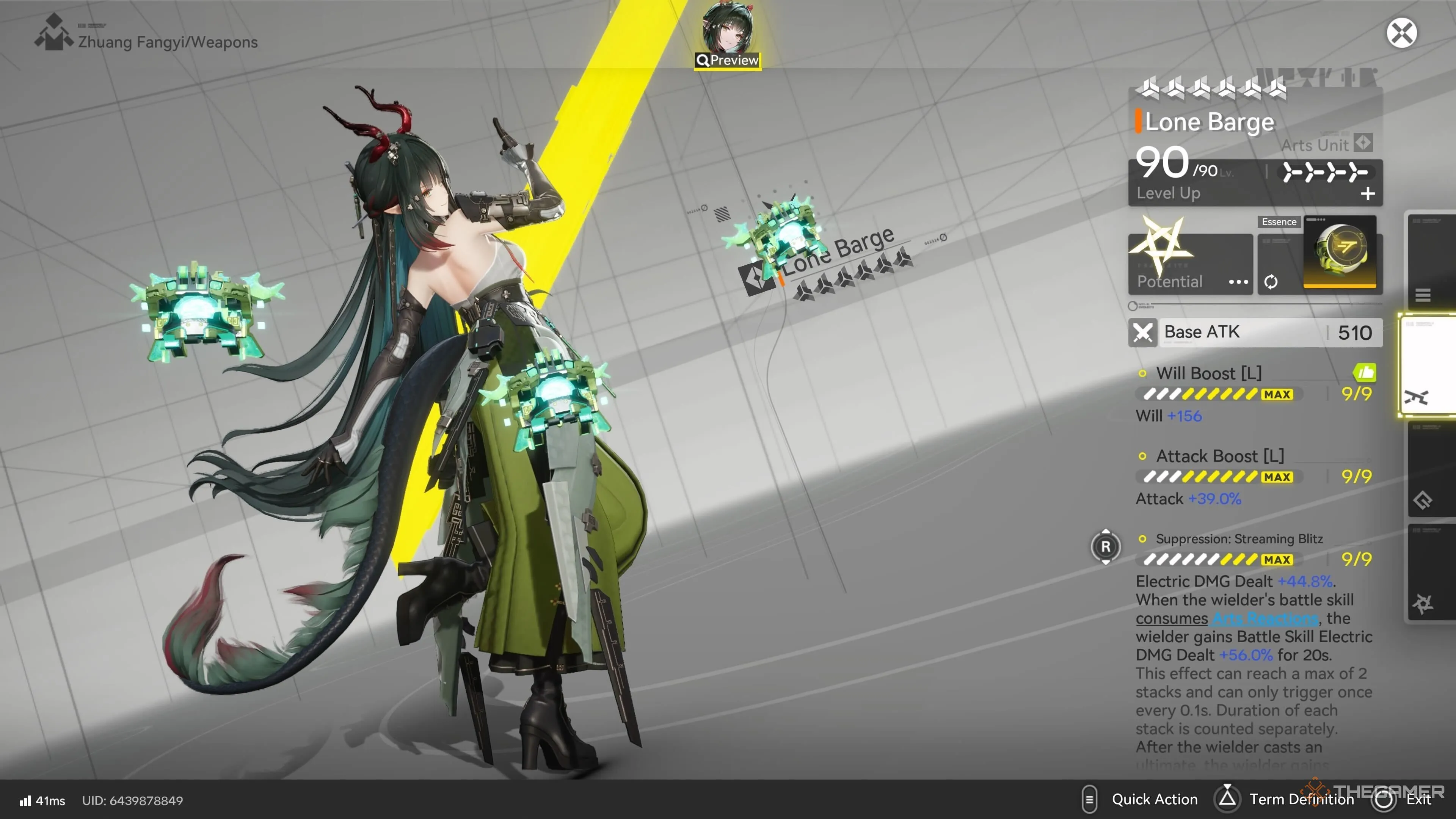Click the plus icon beside weapon level
This screenshot has height=819, width=1456.
[1367, 194]
